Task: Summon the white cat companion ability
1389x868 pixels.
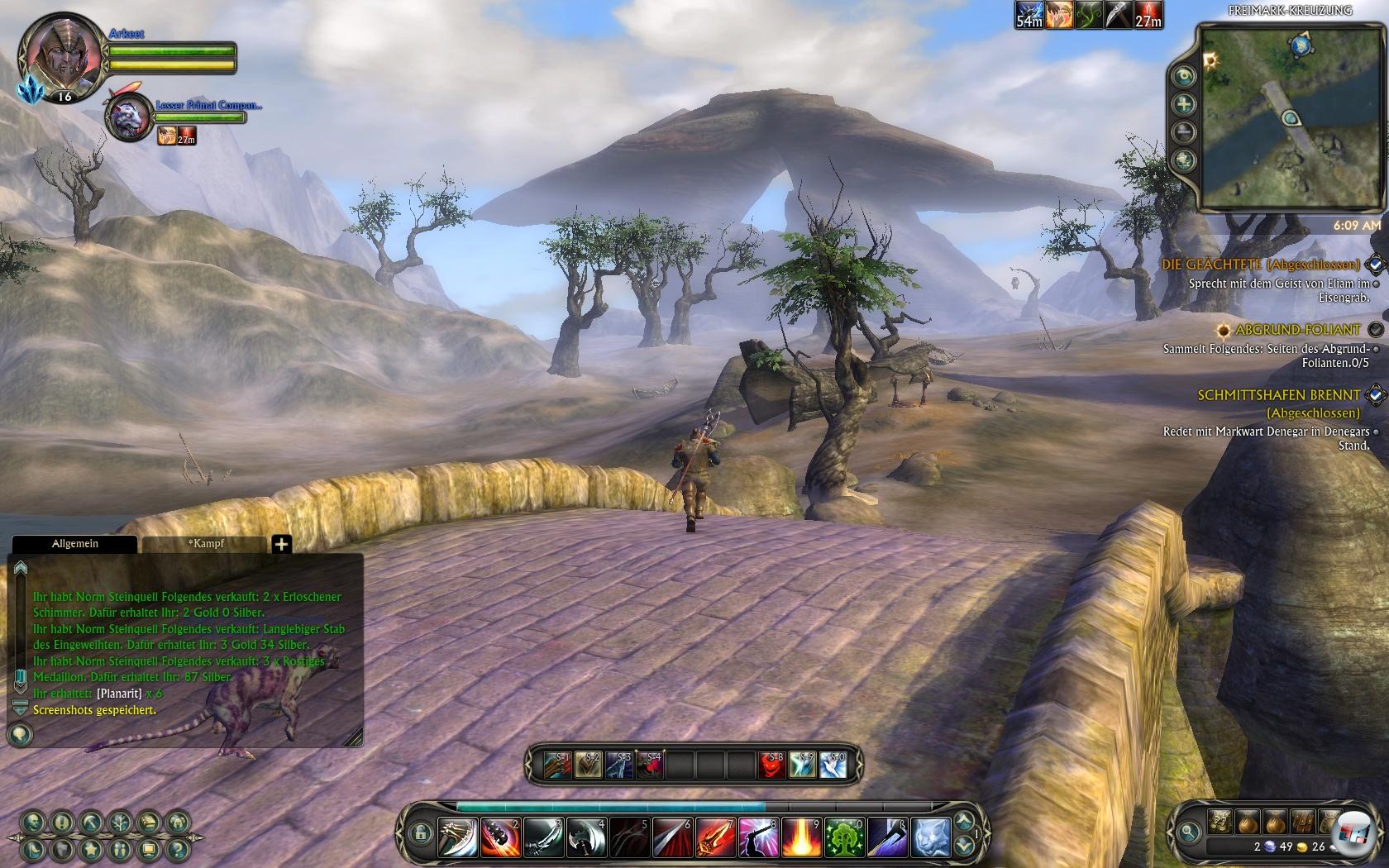Action: (930, 837)
